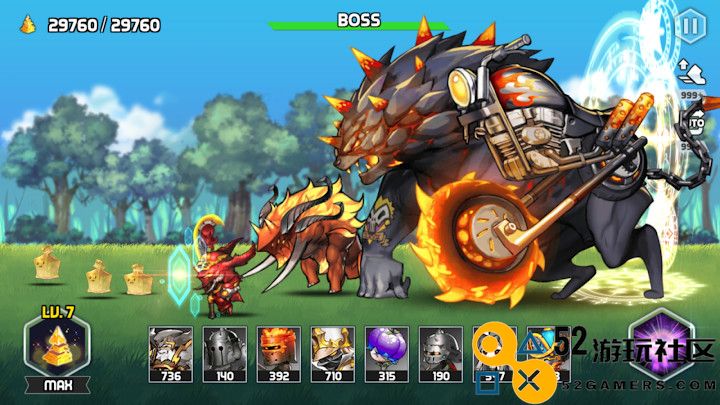Summon the unit costing 736
Image resolution: width=720 pixels, height=405 pixels.
(169, 350)
